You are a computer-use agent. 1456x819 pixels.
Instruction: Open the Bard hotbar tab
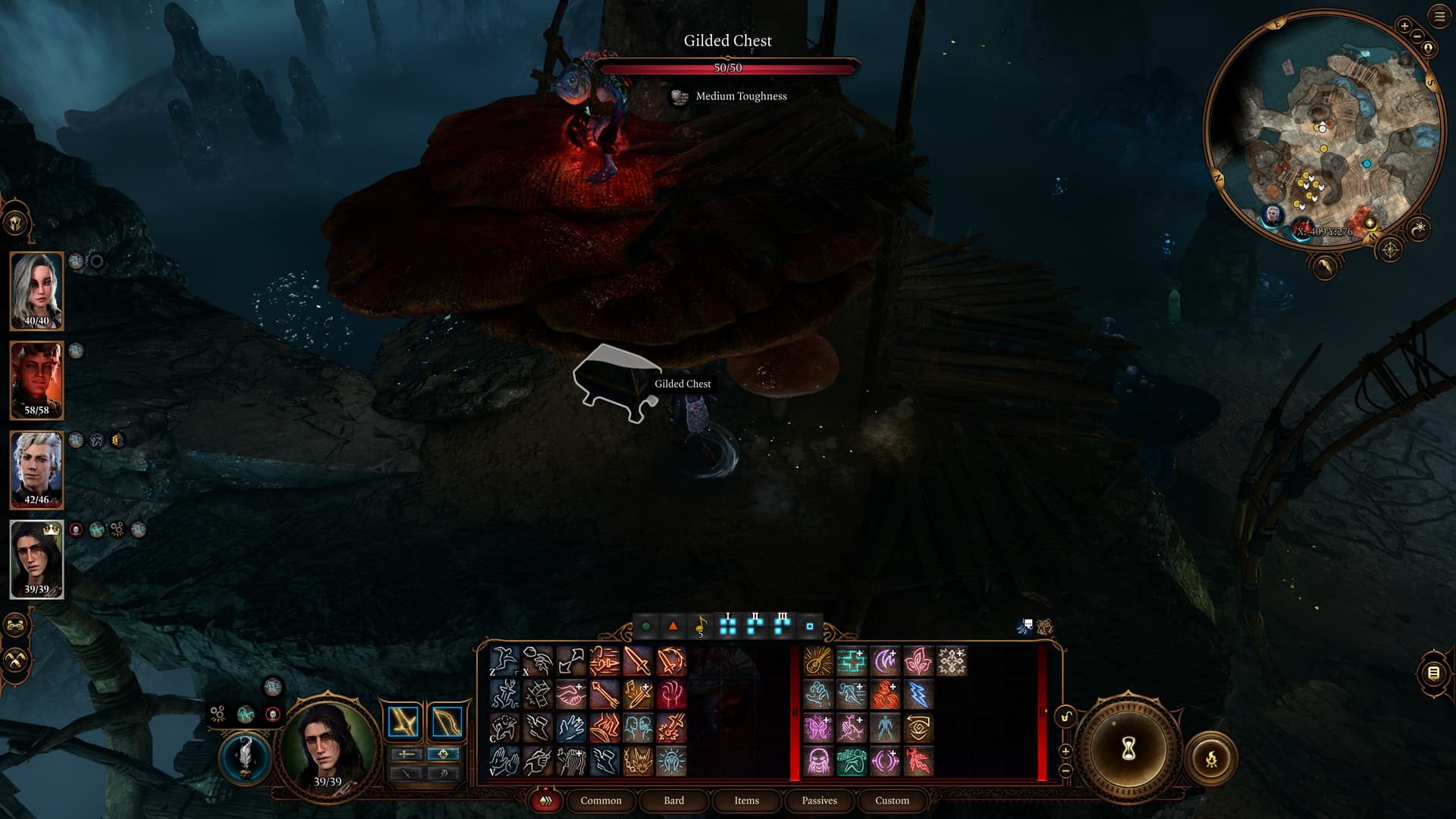coord(673,800)
